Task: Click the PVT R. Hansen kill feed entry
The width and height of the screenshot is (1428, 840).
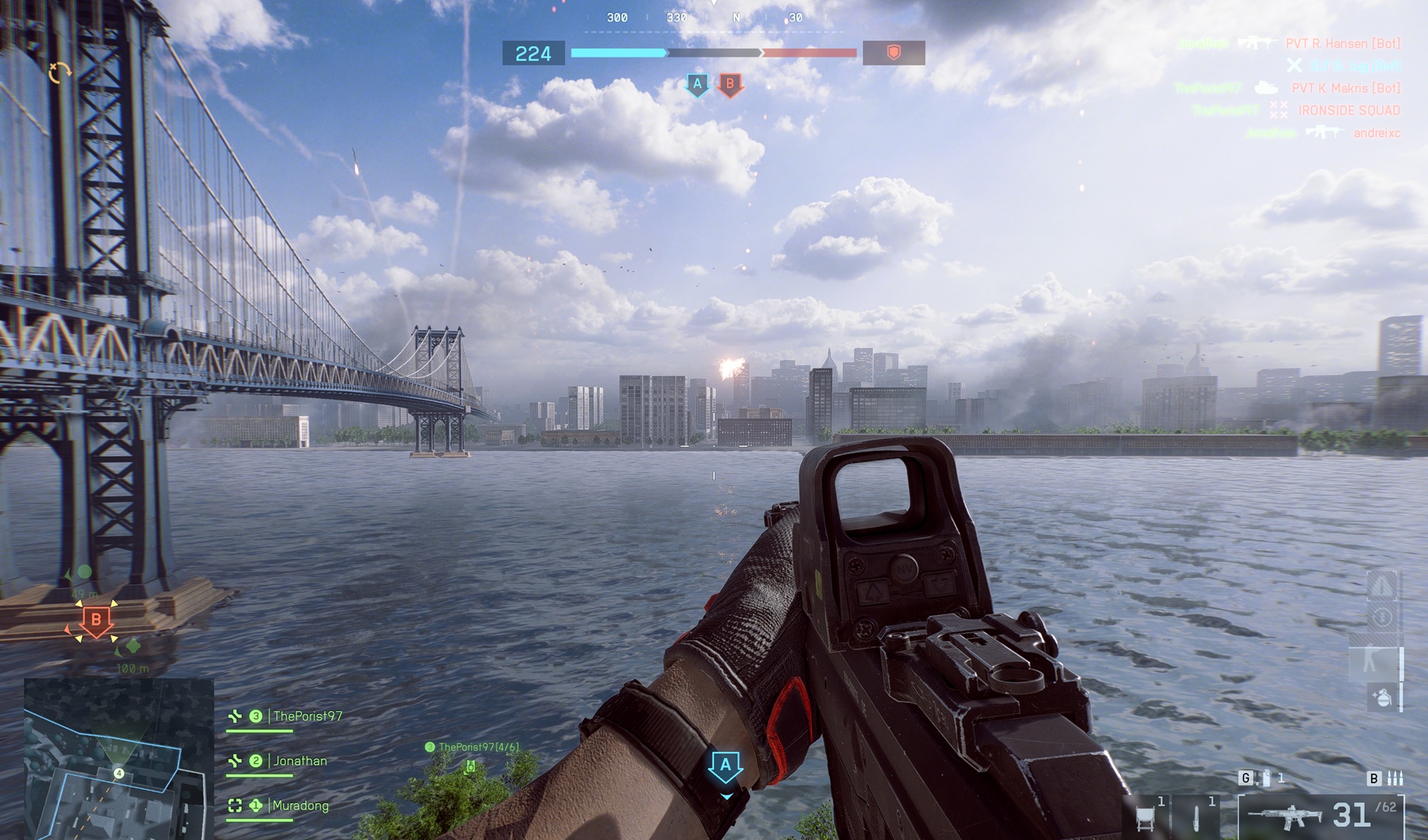Action: pos(1342,44)
